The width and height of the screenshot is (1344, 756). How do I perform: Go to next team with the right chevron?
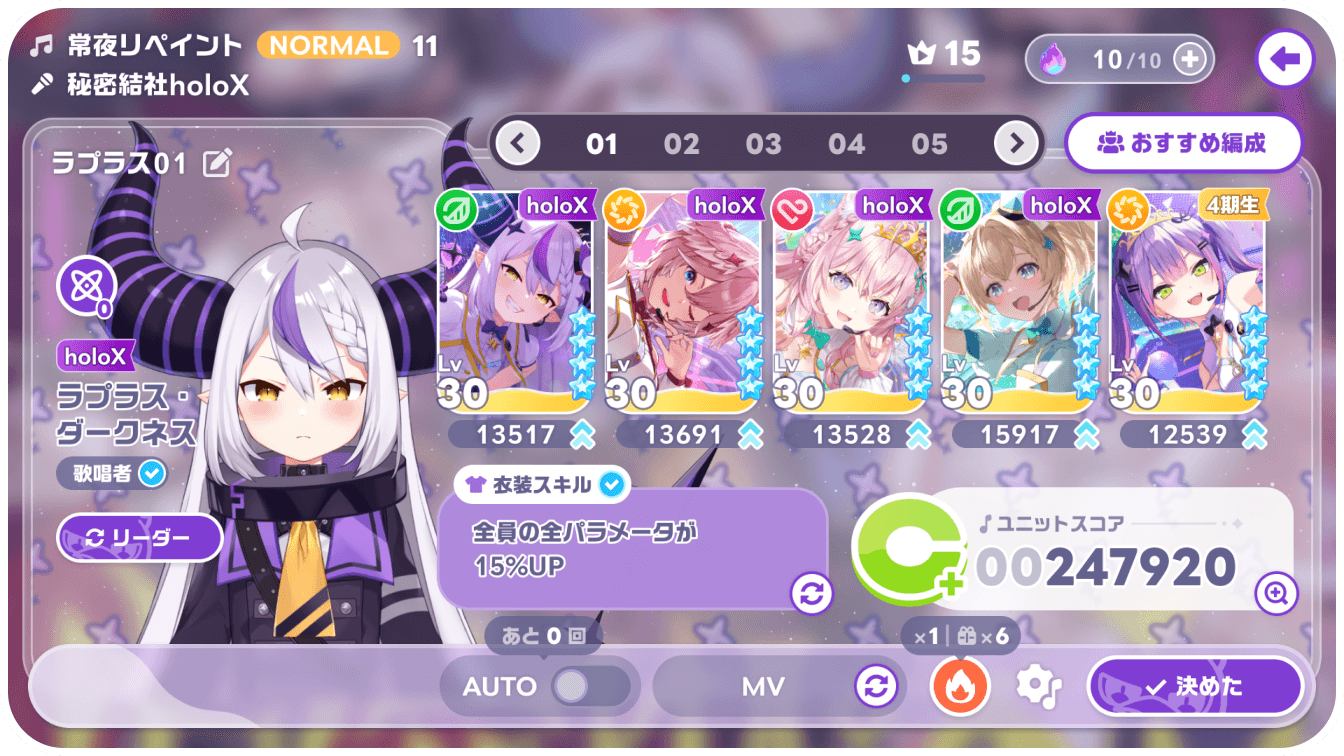pos(1016,143)
